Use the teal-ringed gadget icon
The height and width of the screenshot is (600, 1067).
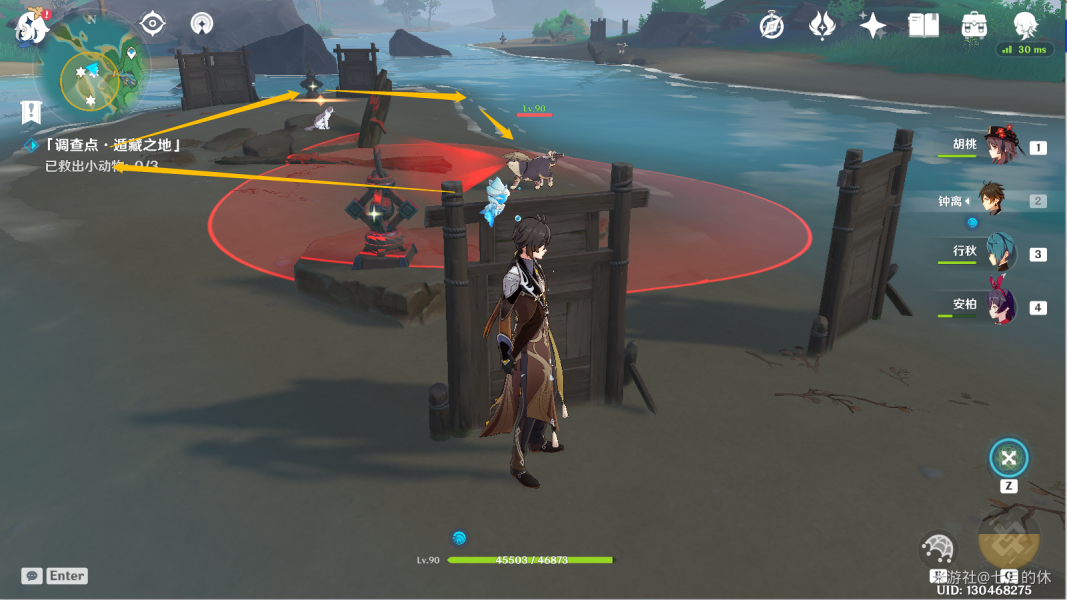point(1009,459)
